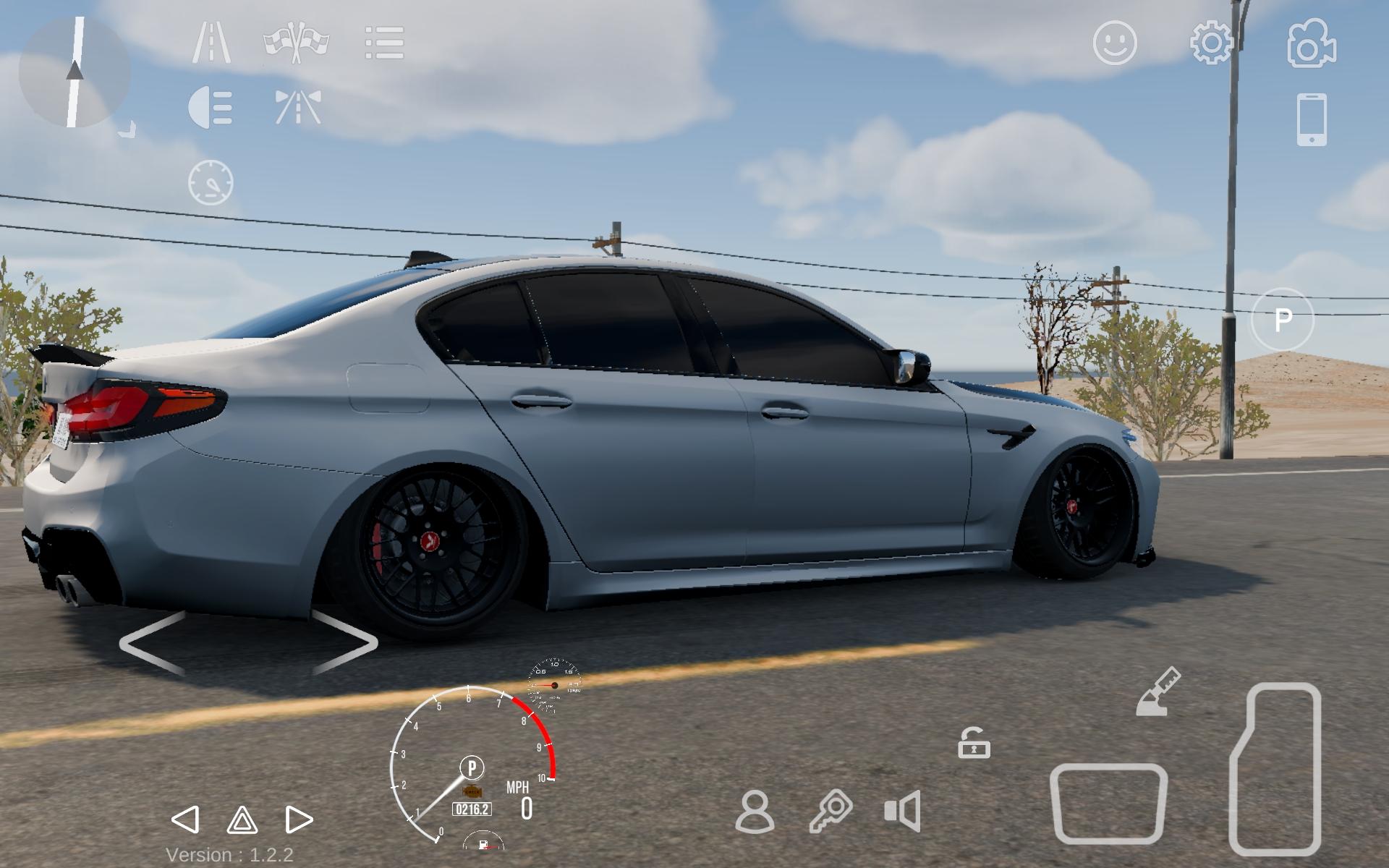Open the gear Settings menu
The image size is (1389, 868).
click(x=1212, y=43)
